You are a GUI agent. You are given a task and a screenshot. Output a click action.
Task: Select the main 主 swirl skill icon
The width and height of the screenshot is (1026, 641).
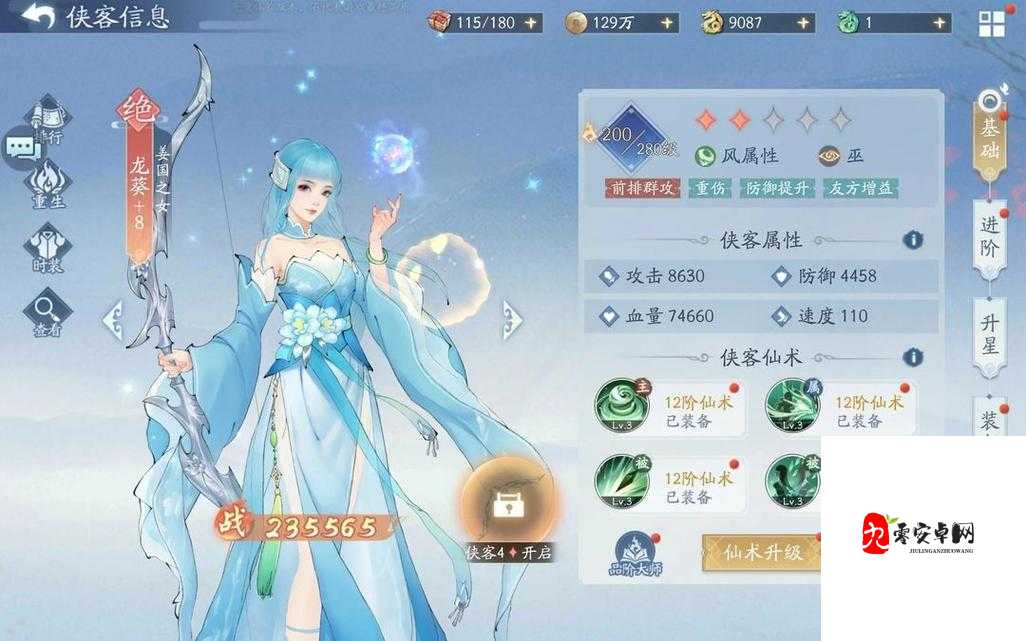pos(622,406)
